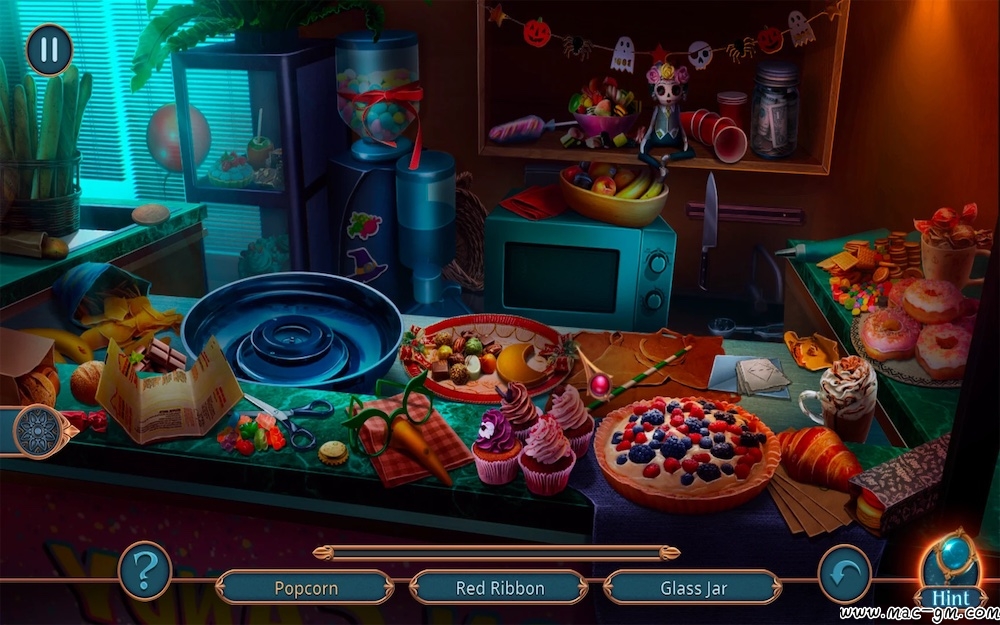Select the Red Ribbon item label

(x=498, y=588)
